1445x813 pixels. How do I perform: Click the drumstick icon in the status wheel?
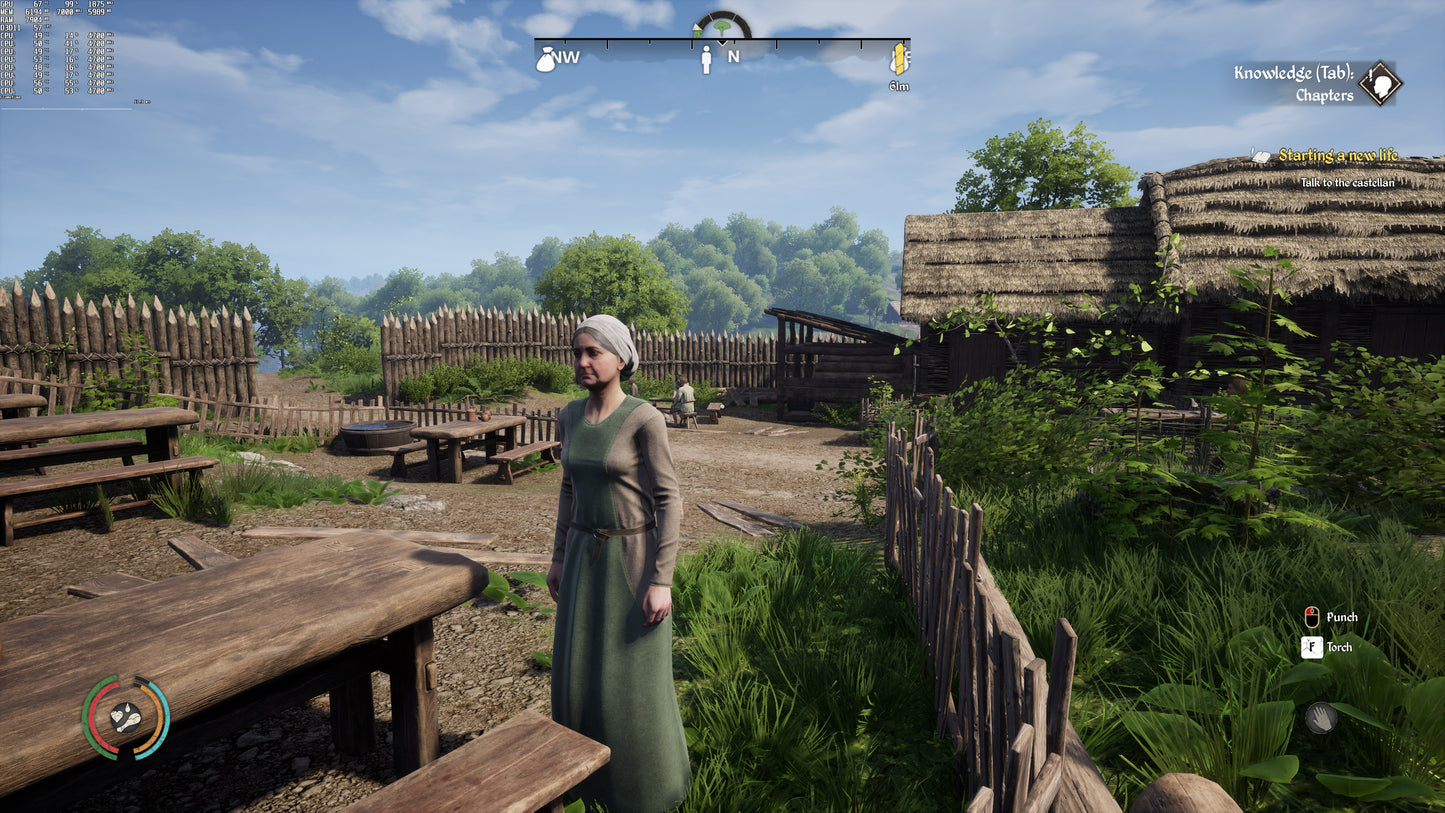[130, 722]
